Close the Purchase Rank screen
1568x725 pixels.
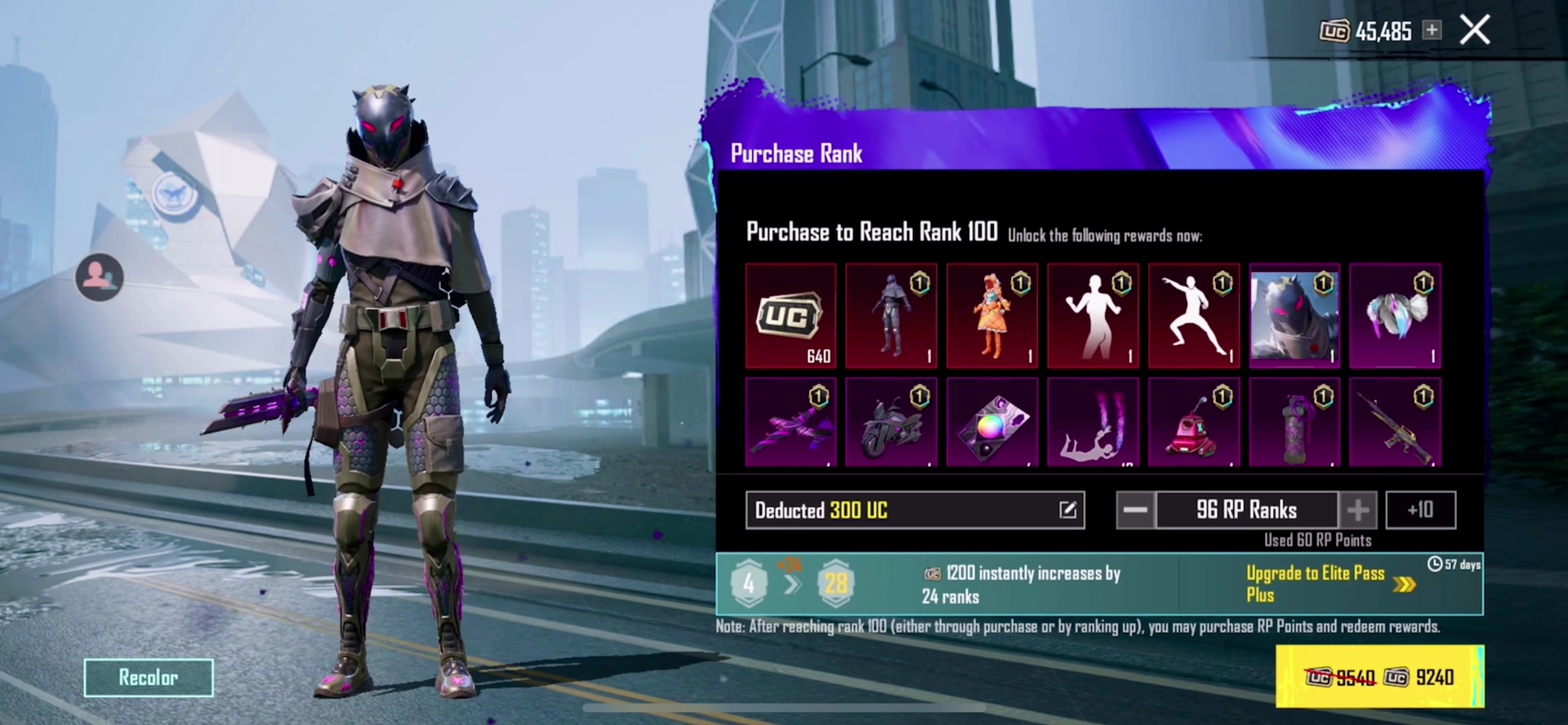1474,30
